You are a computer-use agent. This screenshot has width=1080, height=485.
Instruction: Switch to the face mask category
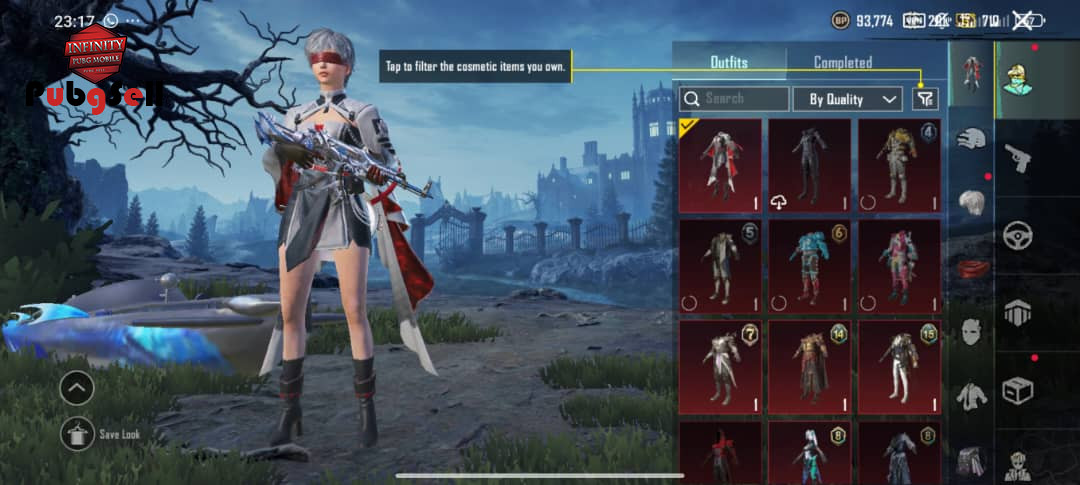pos(970,330)
